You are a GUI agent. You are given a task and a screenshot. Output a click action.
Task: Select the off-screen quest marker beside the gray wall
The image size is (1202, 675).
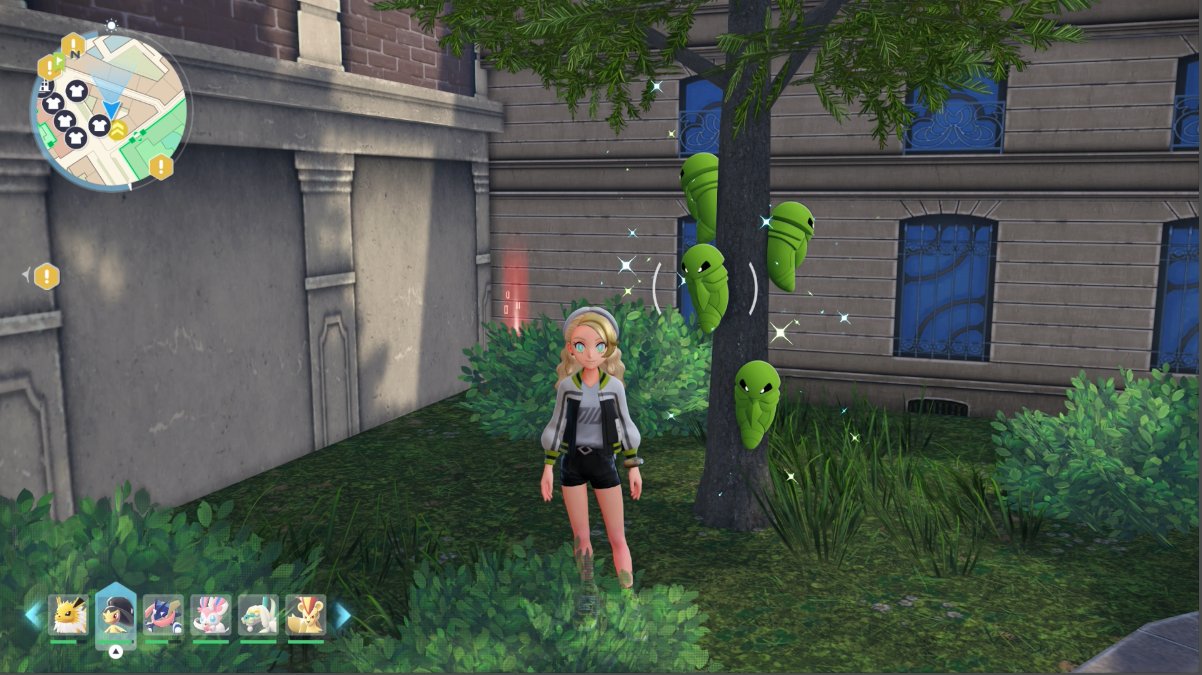(x=46, y=276)
